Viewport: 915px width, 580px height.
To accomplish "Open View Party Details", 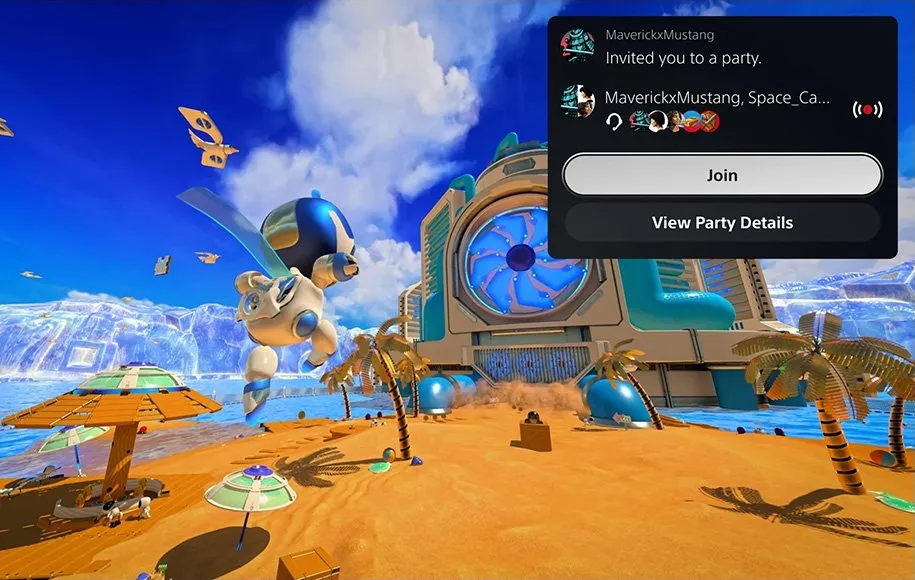I will 722,222.
